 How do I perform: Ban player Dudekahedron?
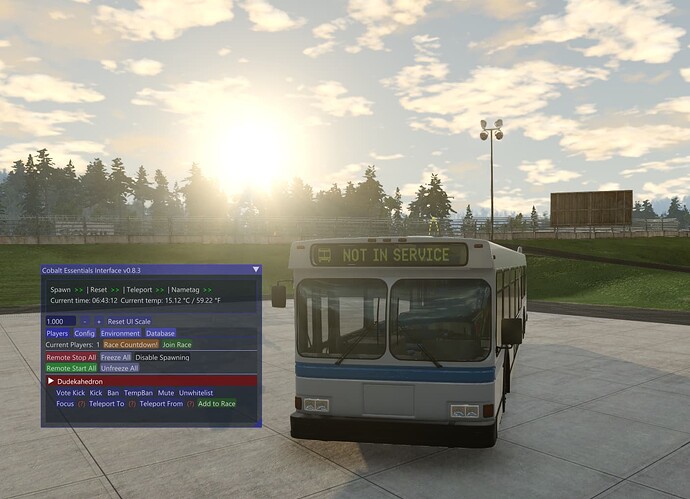(x=115, y=393)
